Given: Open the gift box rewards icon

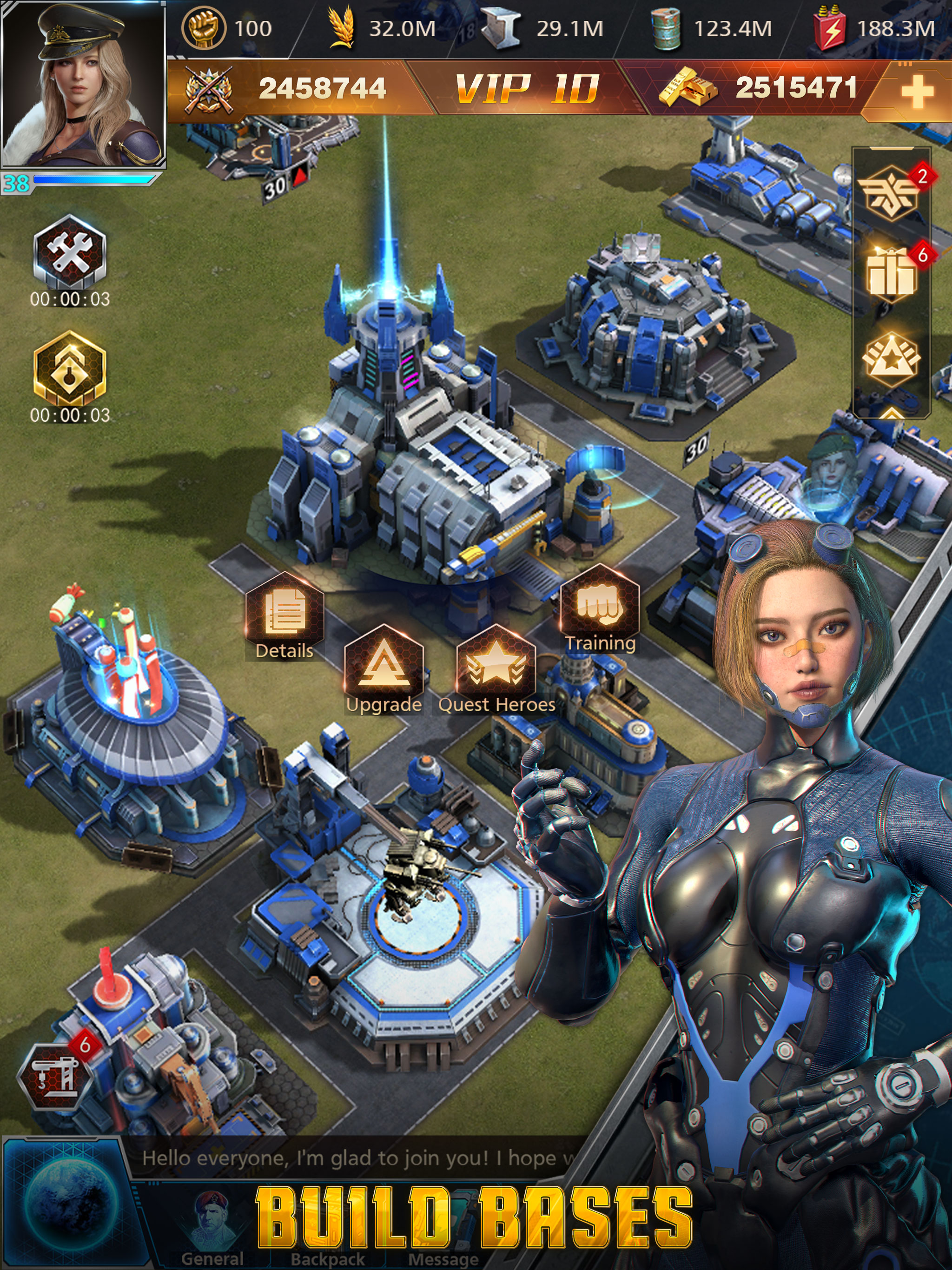Looking at the screenshot, I should (891, 274).
